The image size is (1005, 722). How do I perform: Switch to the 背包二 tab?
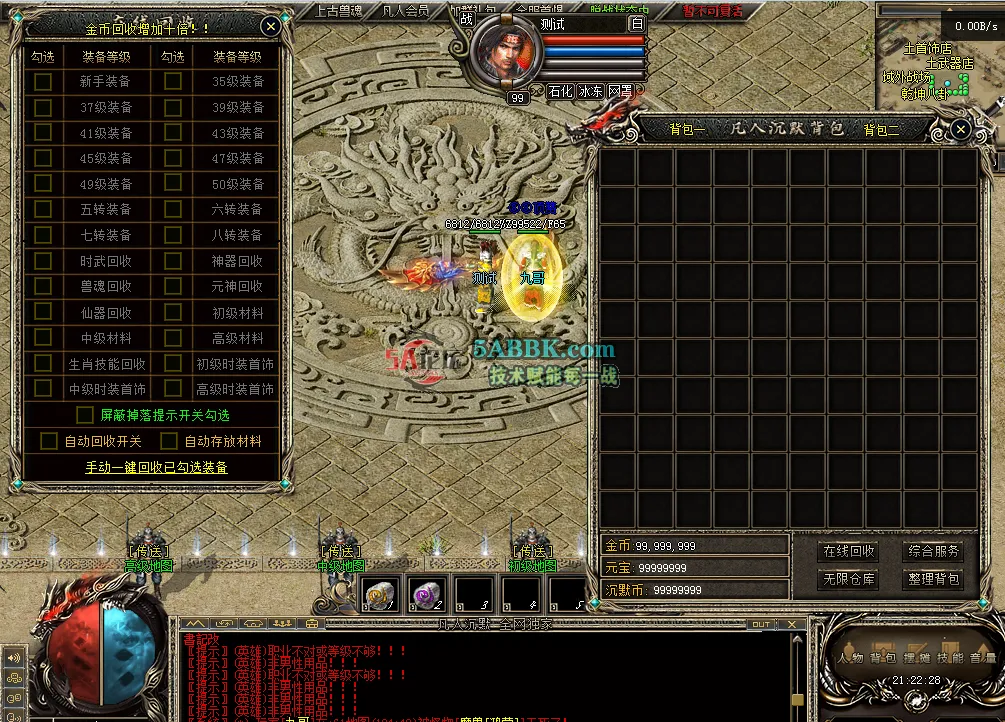point(881,129)
